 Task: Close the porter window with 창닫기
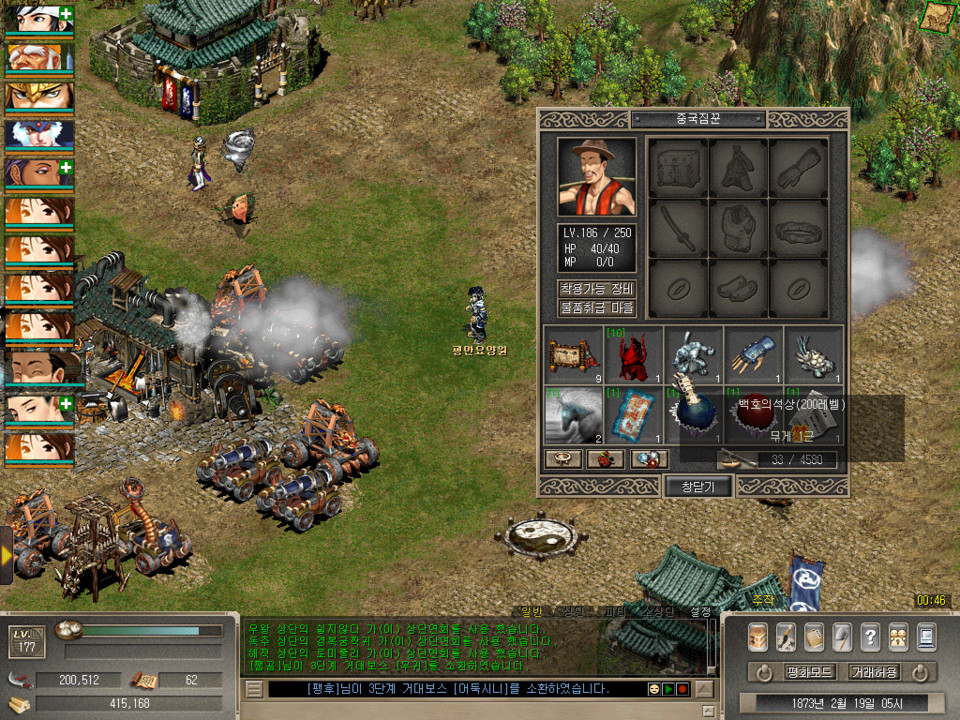click(698, 486)
